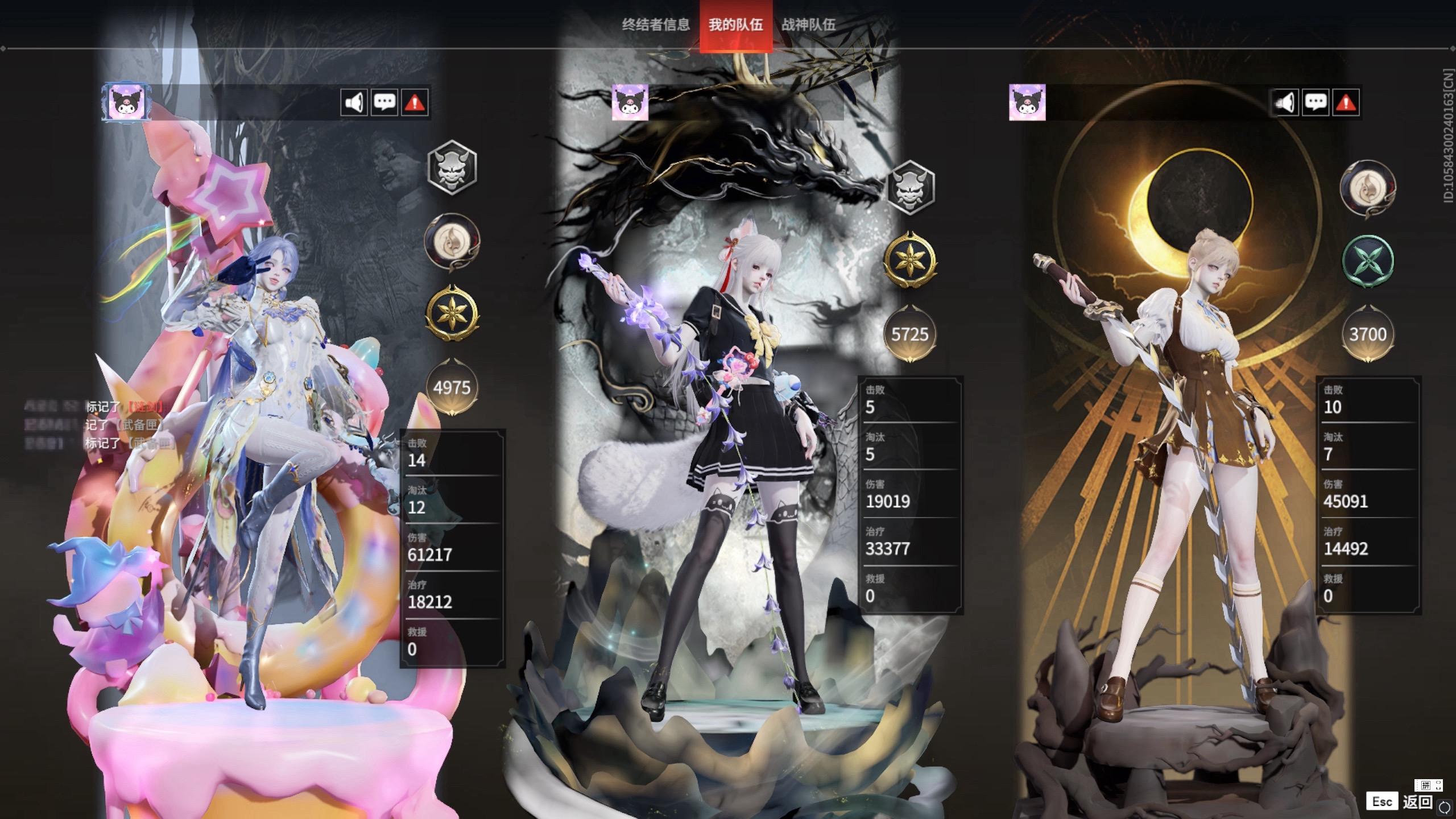The height and width of the screenshot is (819, 1456).
Task: Select the 我的队伍 tab
Action: [735, 24]
